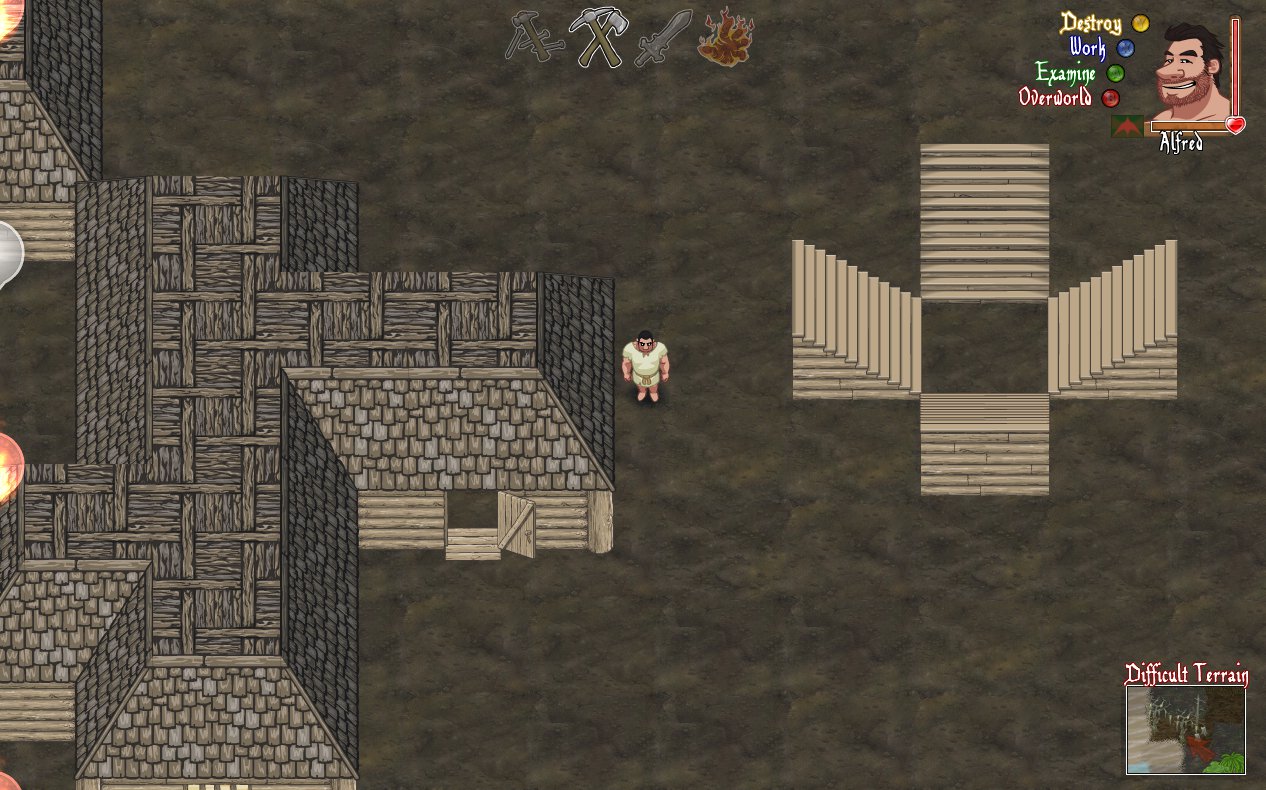Open the Difficult Terrain minimap
The height and width of the screenshot is (790, 1266).
point(1186,730)
